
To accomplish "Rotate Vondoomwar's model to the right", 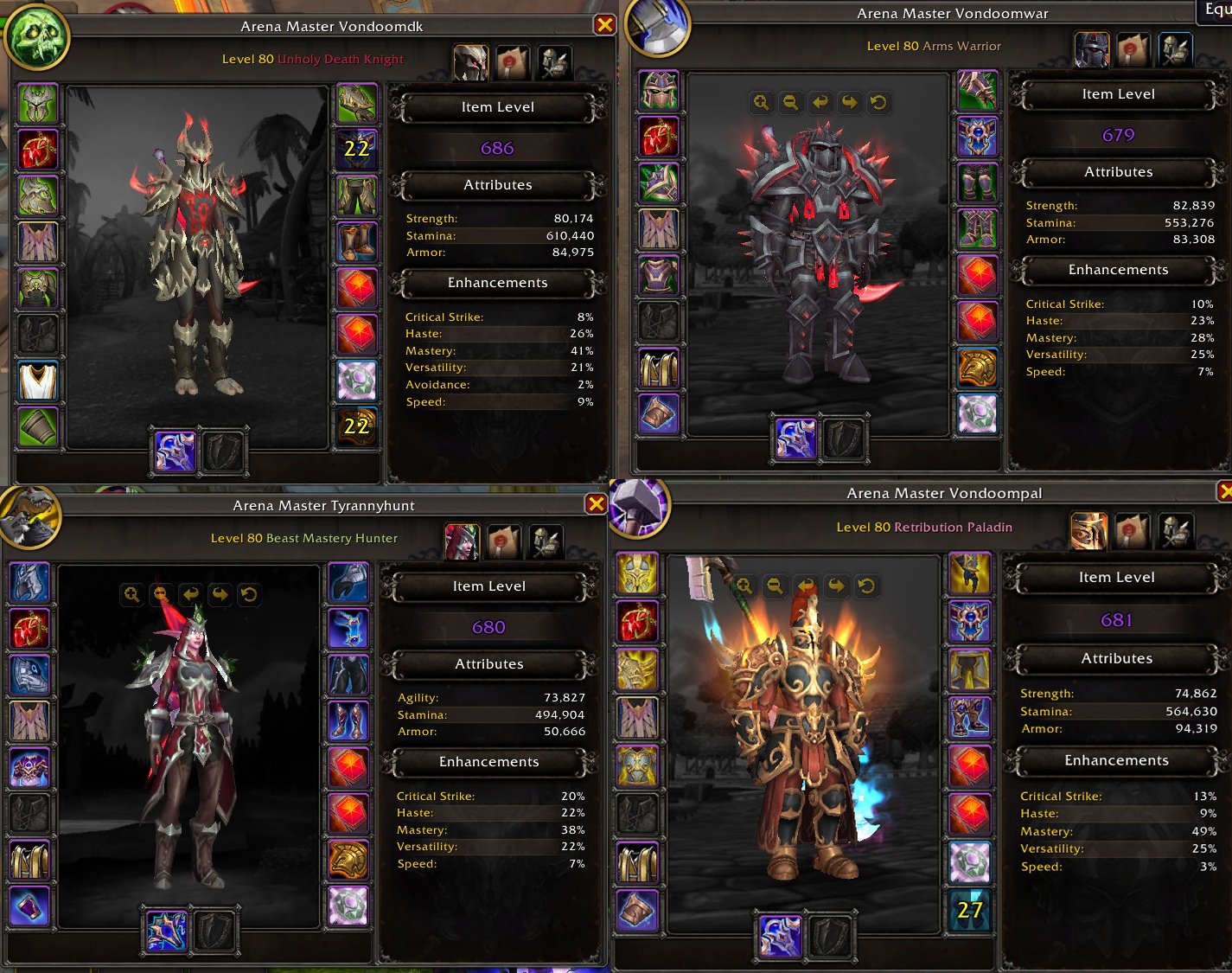I will click(x=850, y=102).
